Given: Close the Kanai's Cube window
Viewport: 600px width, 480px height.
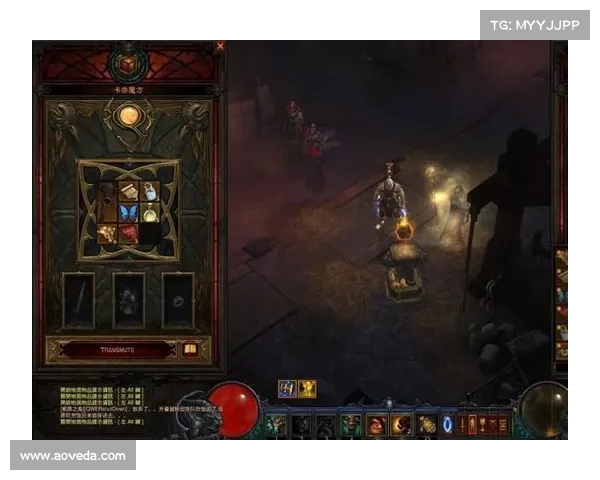Looking at the screenshot, I should coord(220,46).
